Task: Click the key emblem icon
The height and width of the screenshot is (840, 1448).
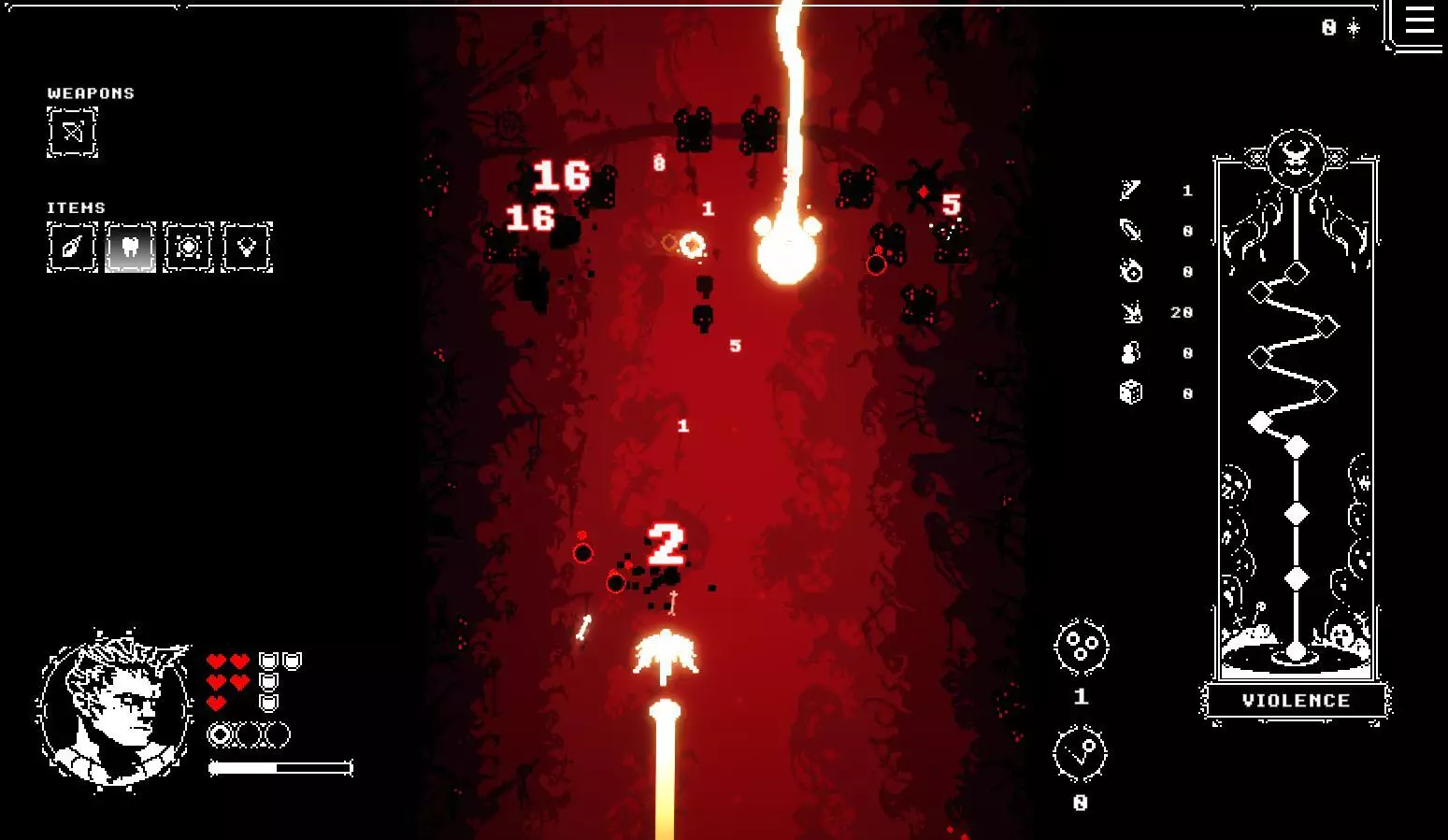Action: (1081, 753)
